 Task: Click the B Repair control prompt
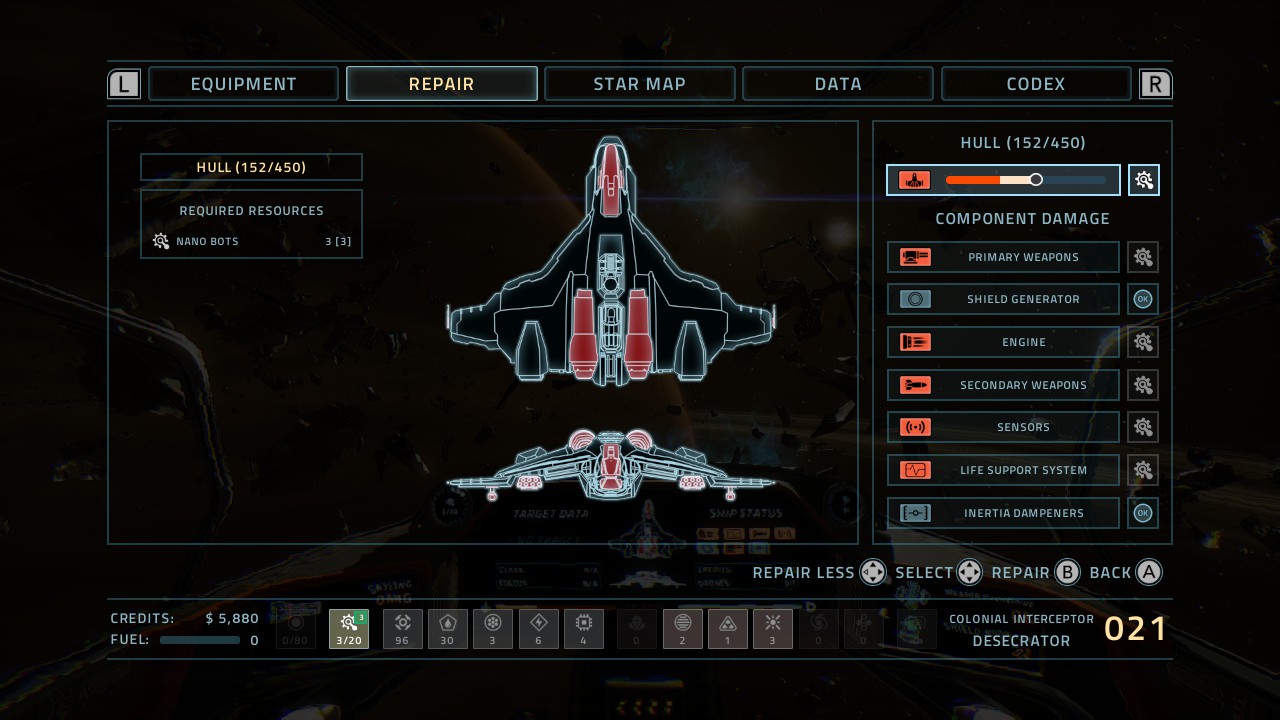pos(1067,572)
